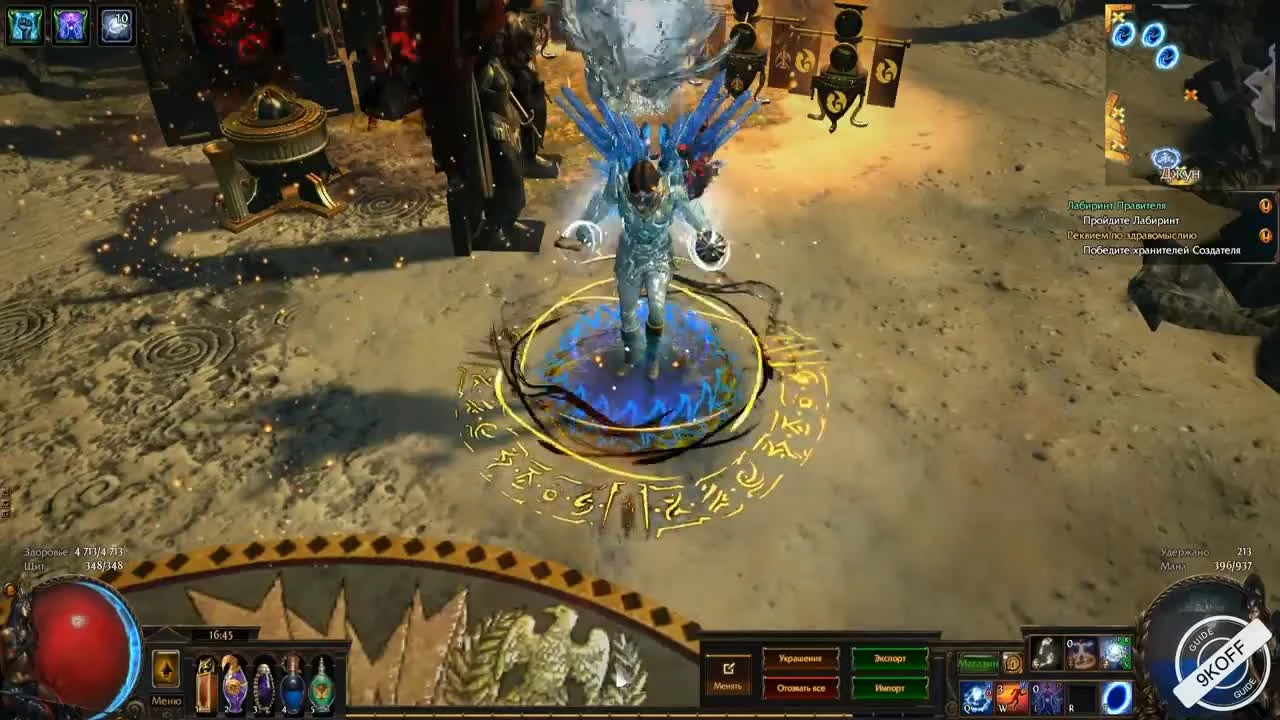Activate the red movement skill icon on W
This screenshot has height=720, width=1280.
click(x=1011, y=699)
